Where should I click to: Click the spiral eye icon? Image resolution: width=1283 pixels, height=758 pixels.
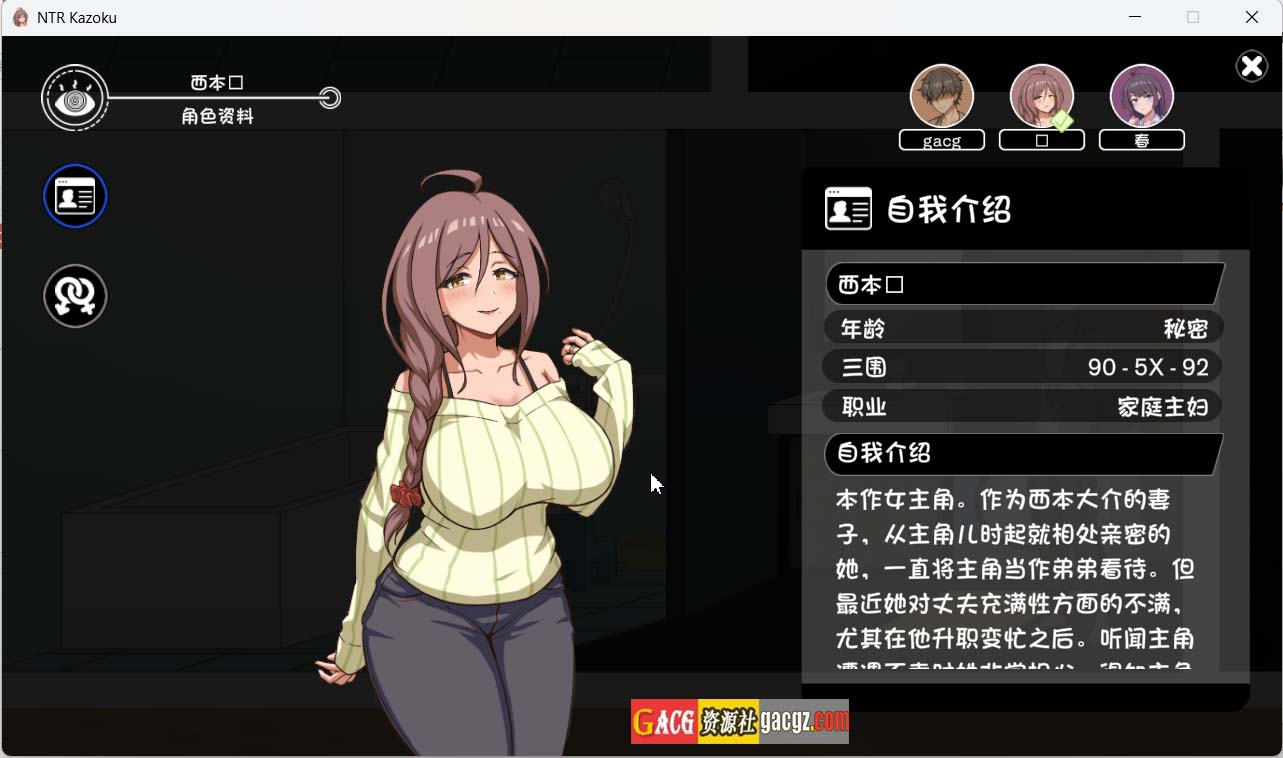pyautogui.click(x=74, y=98)
